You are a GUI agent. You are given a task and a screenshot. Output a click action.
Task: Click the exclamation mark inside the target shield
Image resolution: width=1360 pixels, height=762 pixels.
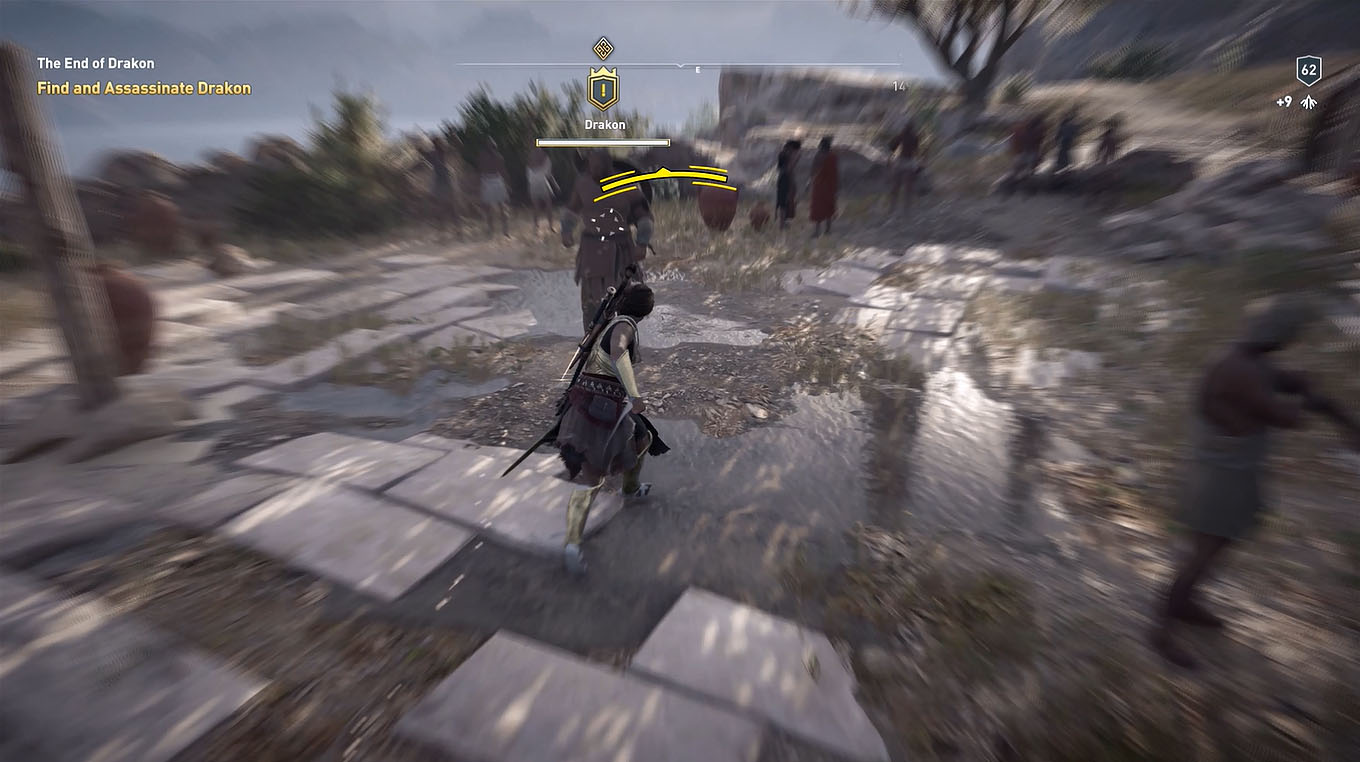coord(601,90)
